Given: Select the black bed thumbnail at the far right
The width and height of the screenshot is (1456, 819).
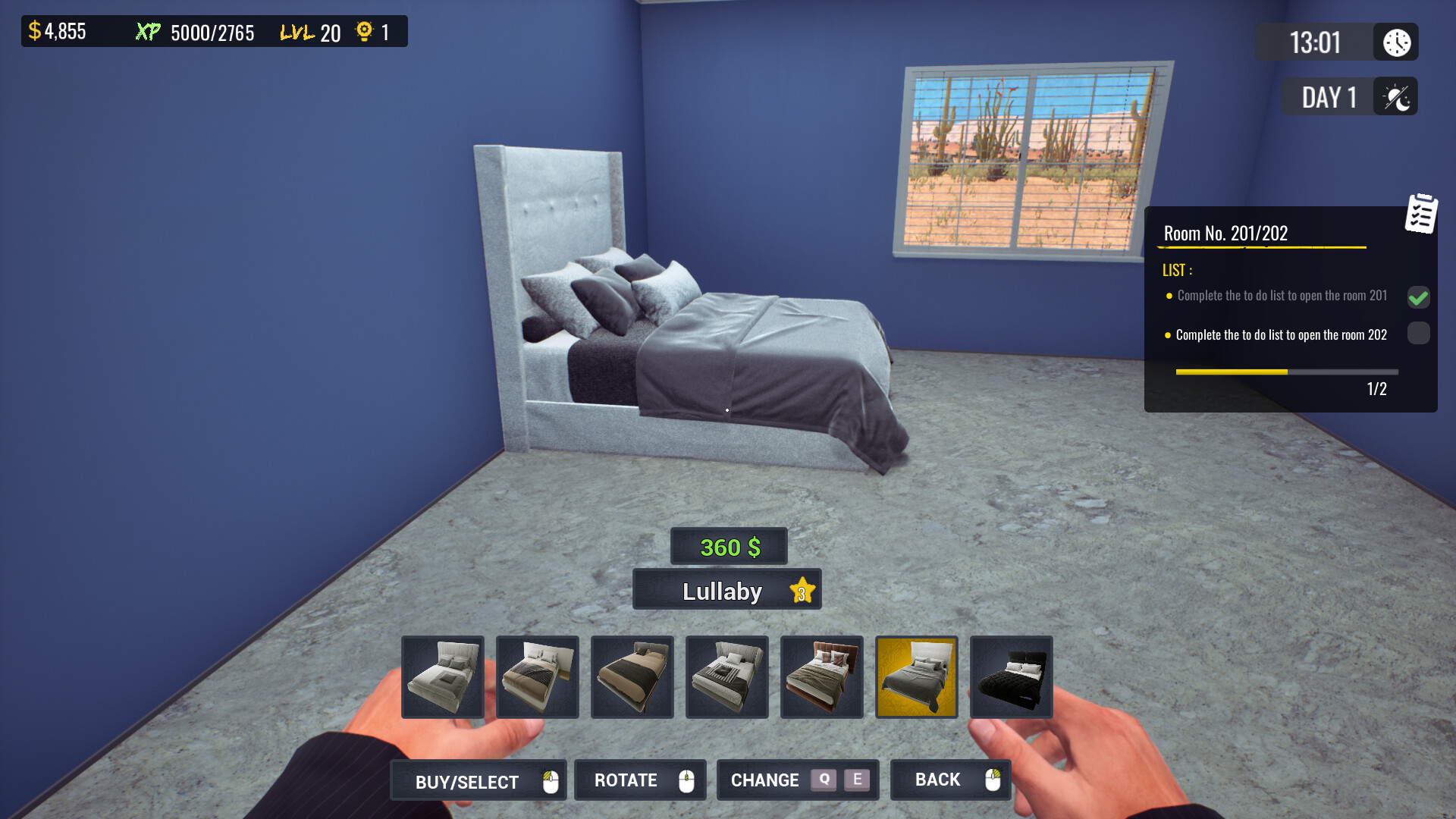Looking at the screenshot, I should pyautogui.click(x=1011, y=676).
